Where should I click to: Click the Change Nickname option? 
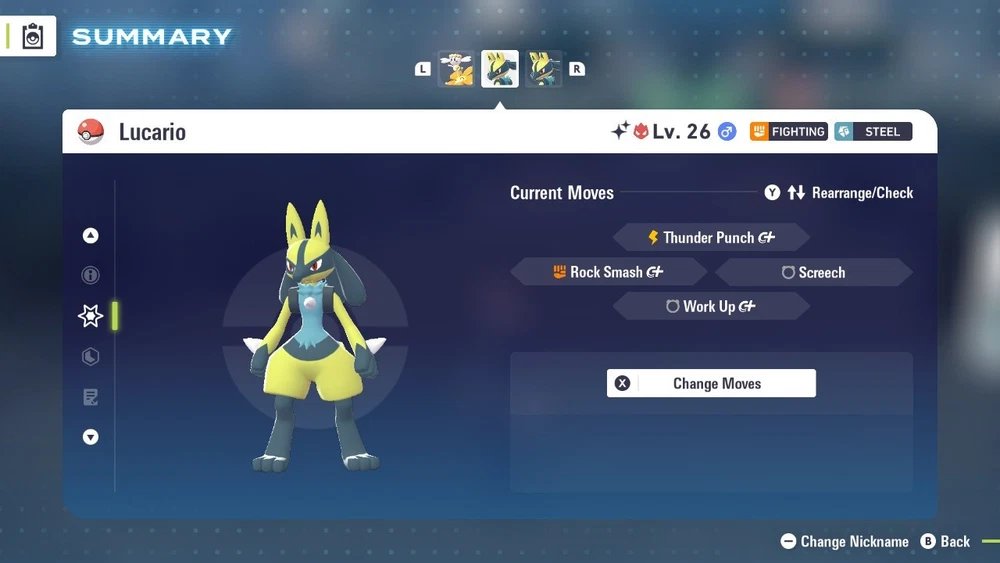844,541
